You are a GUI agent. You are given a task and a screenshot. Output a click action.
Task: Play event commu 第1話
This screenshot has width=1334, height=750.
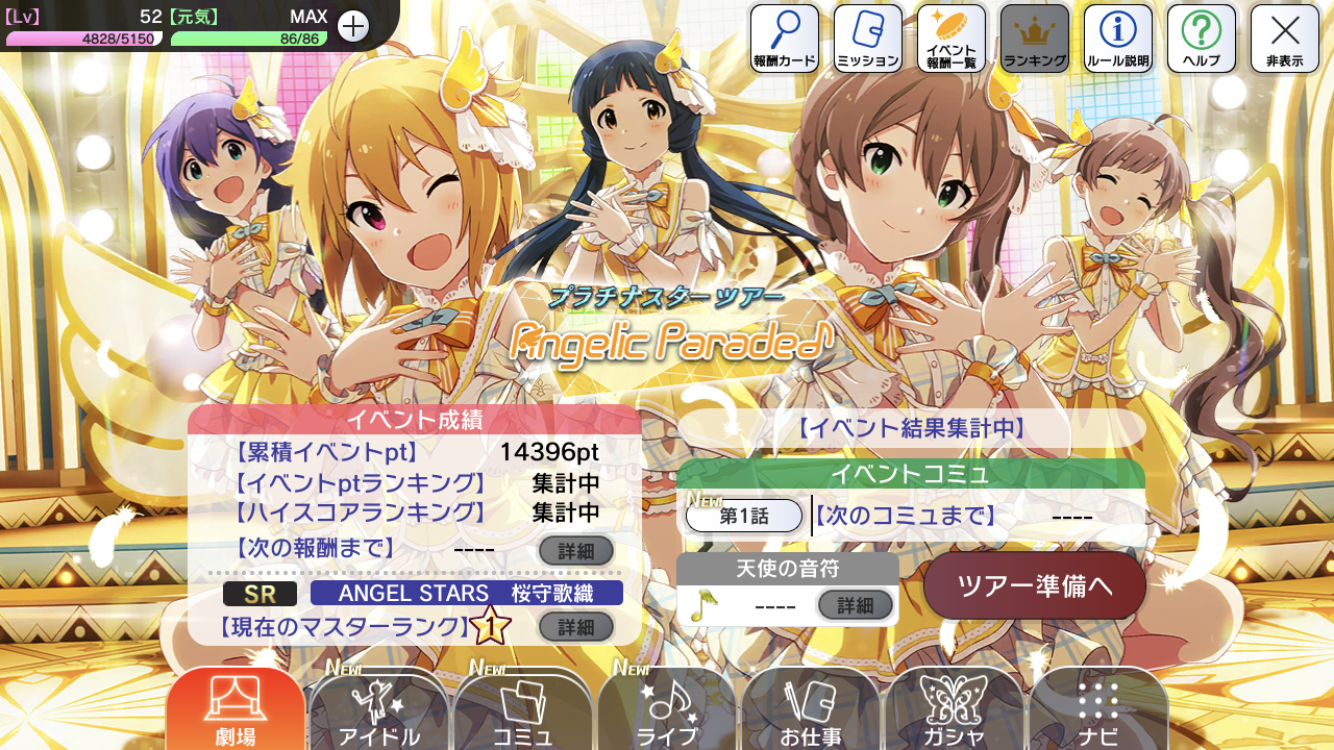pyautogui.click(x=744, y=516)
